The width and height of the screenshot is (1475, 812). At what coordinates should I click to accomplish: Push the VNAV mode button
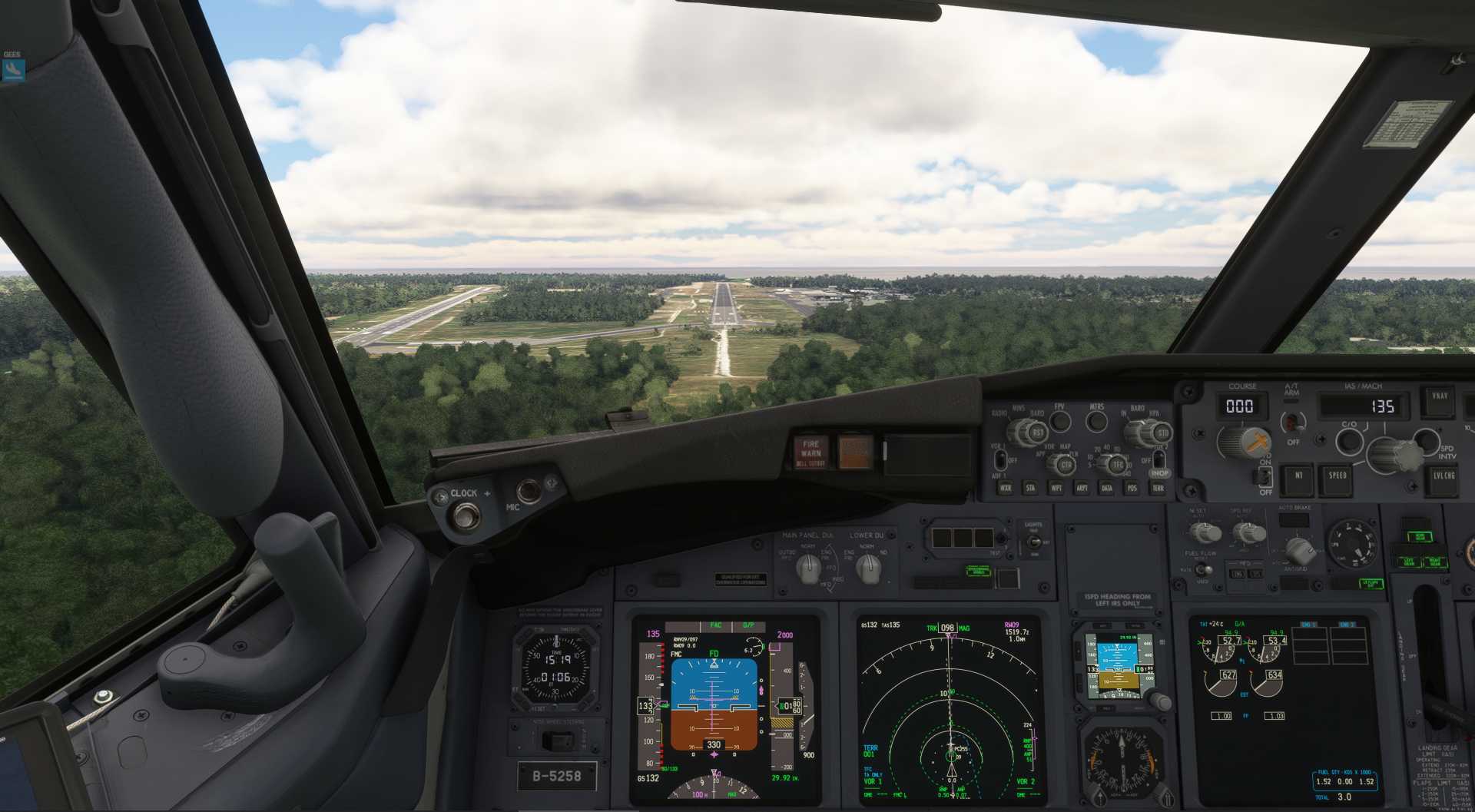pyautogui.click(x=1439, y=398)
